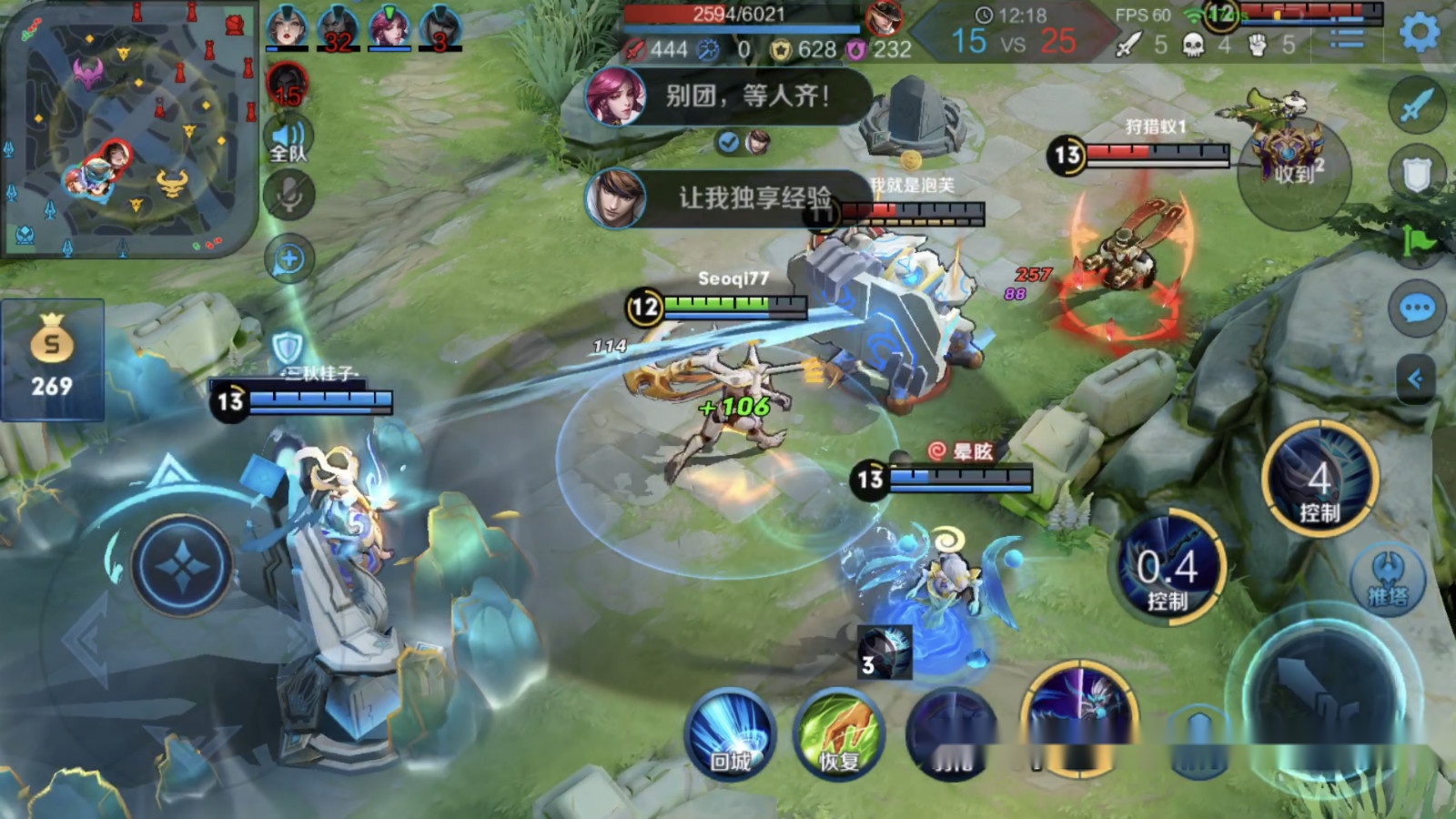The image size is (1456, 819).
Task: Tap the 推塔 tower-targeting button
Action: tap(1388, 579)
